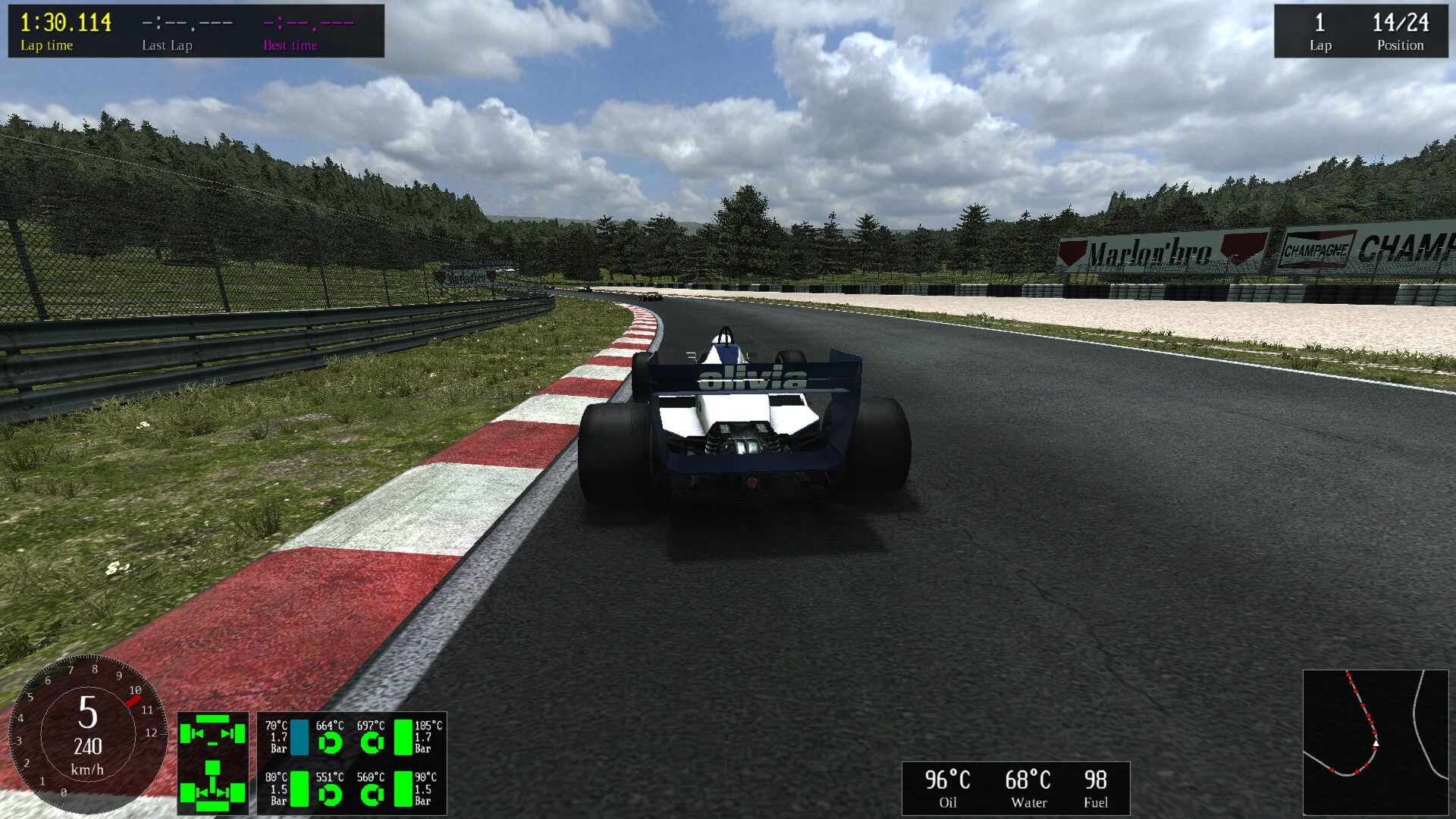Click the Water temperature showing 68°C
Image resolution: width=1456 pixels, height=819 pixels.
[1028, 779]
